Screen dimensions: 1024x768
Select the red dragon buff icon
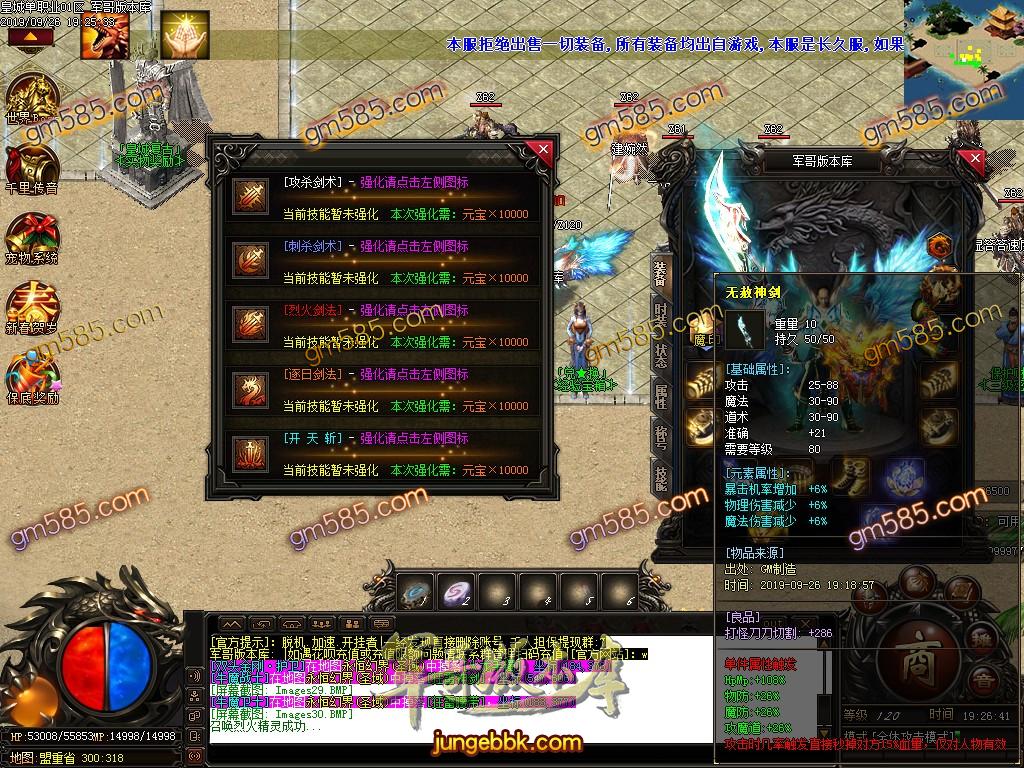click(x=103, y=37)
